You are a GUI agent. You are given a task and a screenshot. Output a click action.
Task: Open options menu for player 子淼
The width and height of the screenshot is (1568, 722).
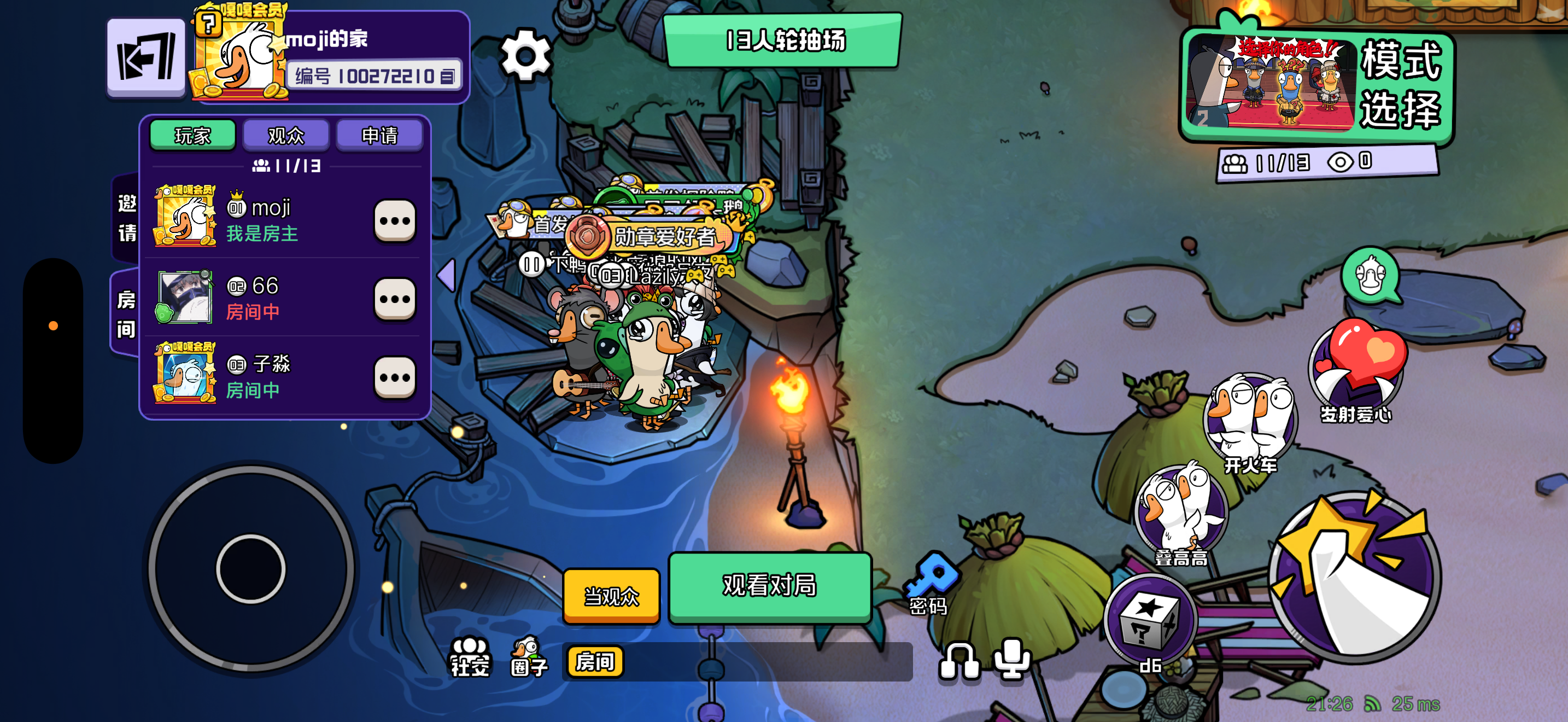(394, 377)
